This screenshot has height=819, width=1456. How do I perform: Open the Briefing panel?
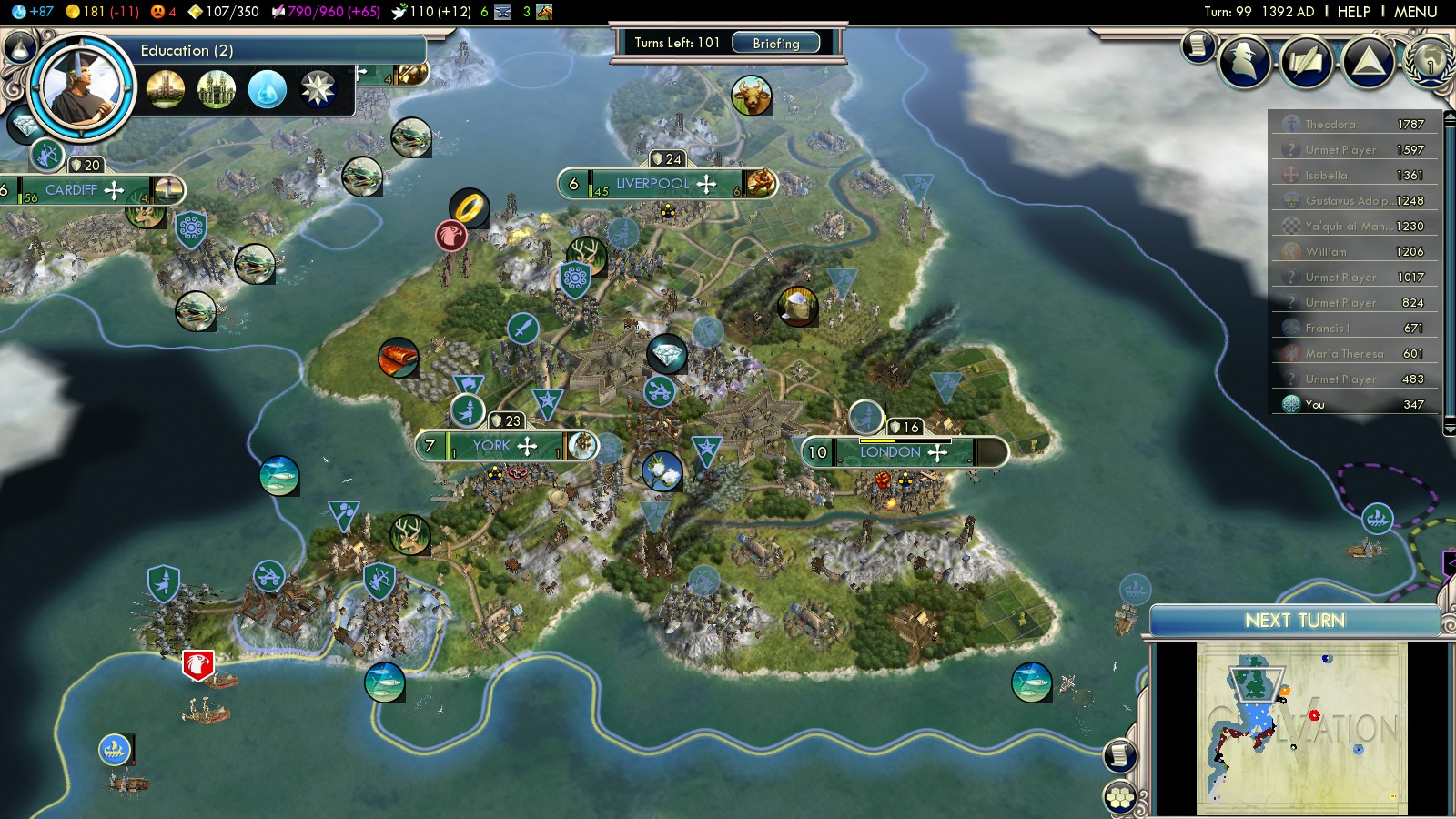tap(775, 43)
